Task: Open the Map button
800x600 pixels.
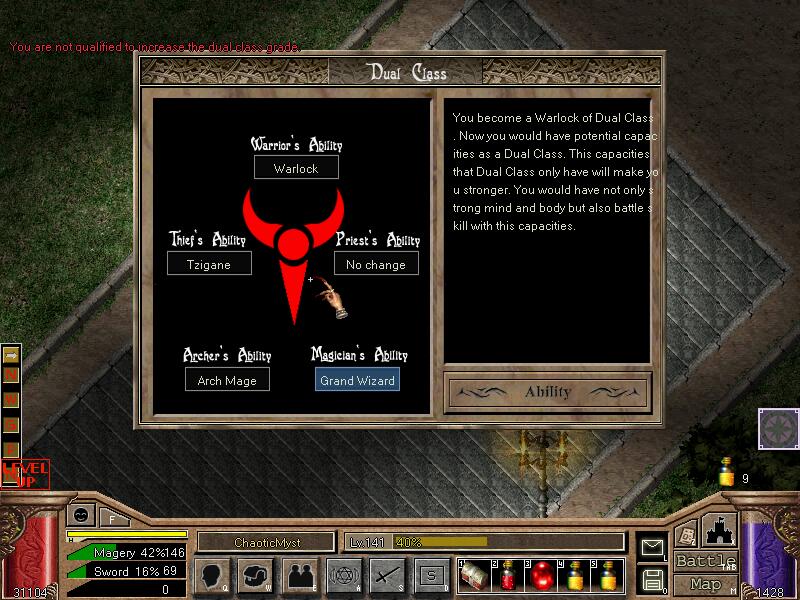Action: (705, 584)
